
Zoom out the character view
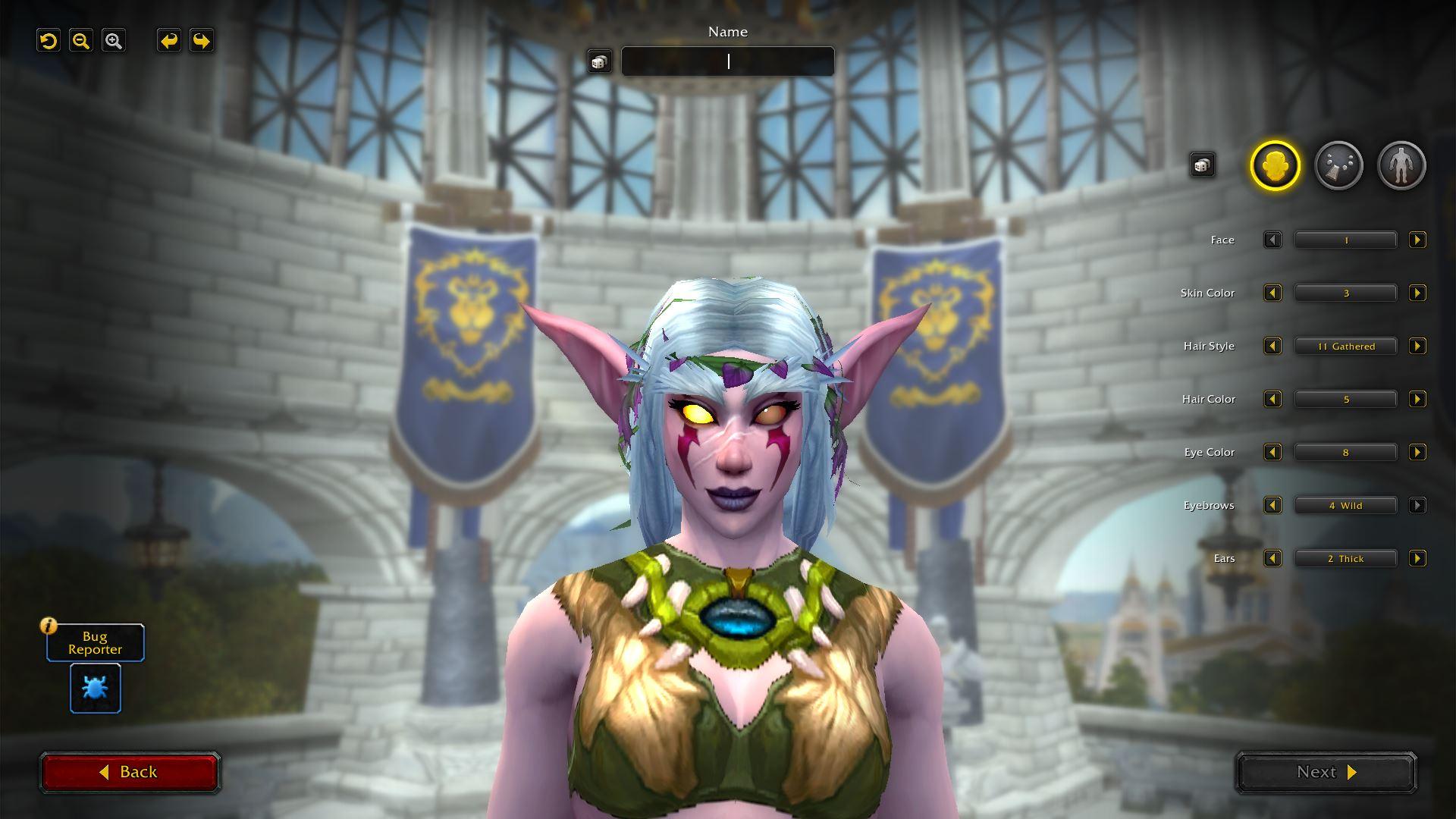tap(81, 41)
